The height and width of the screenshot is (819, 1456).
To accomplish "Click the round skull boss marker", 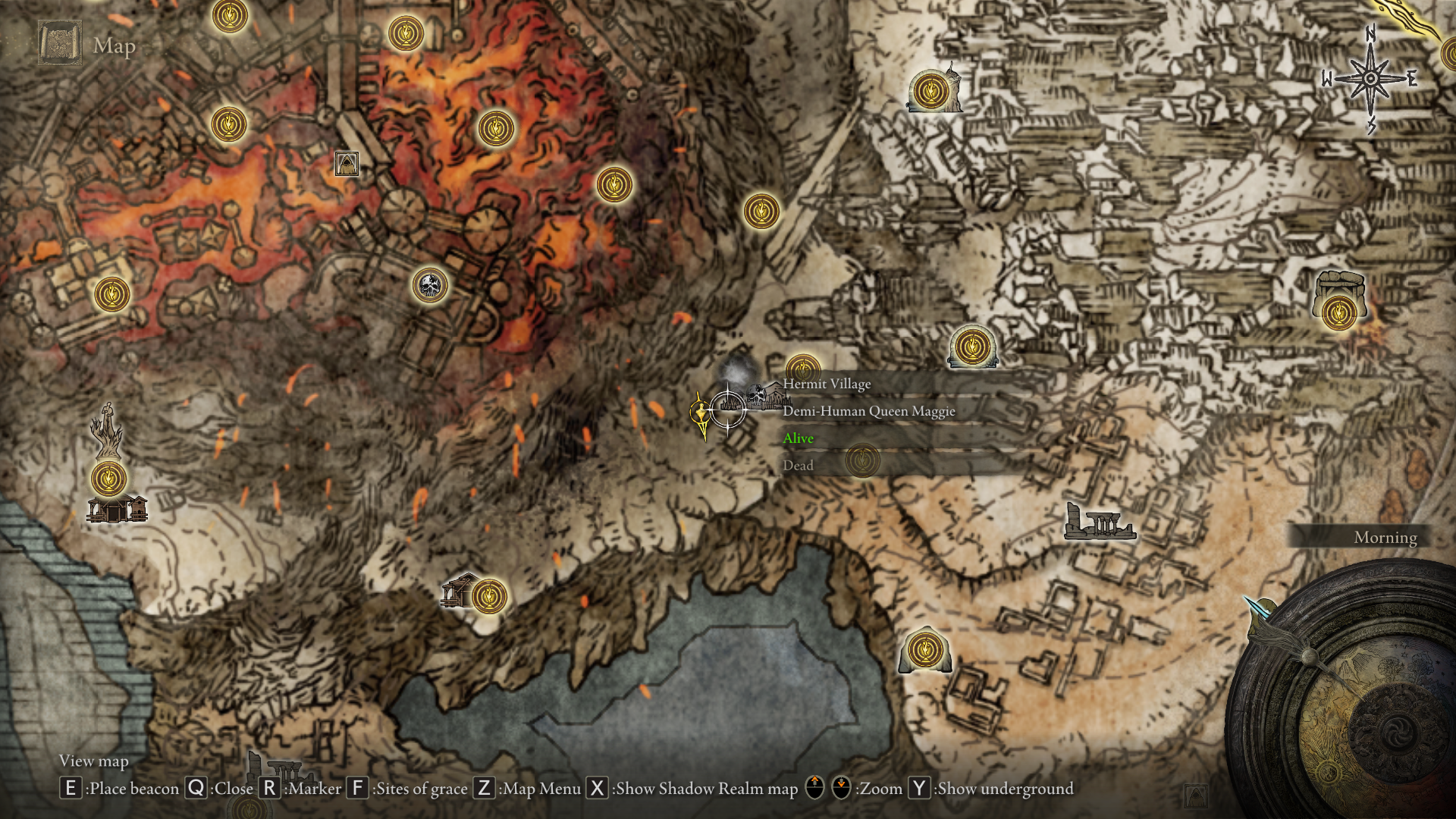I will coord(430,286).
